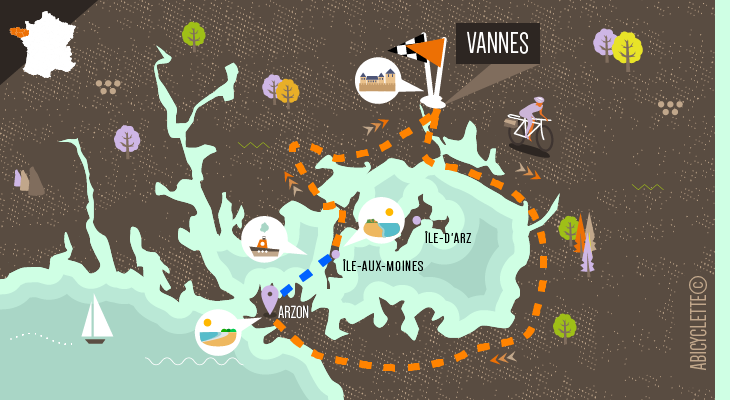Image resolution: width=730 pixels, height=400 pixels.
Task: Select the VANNES destination label
Action: 497,44
